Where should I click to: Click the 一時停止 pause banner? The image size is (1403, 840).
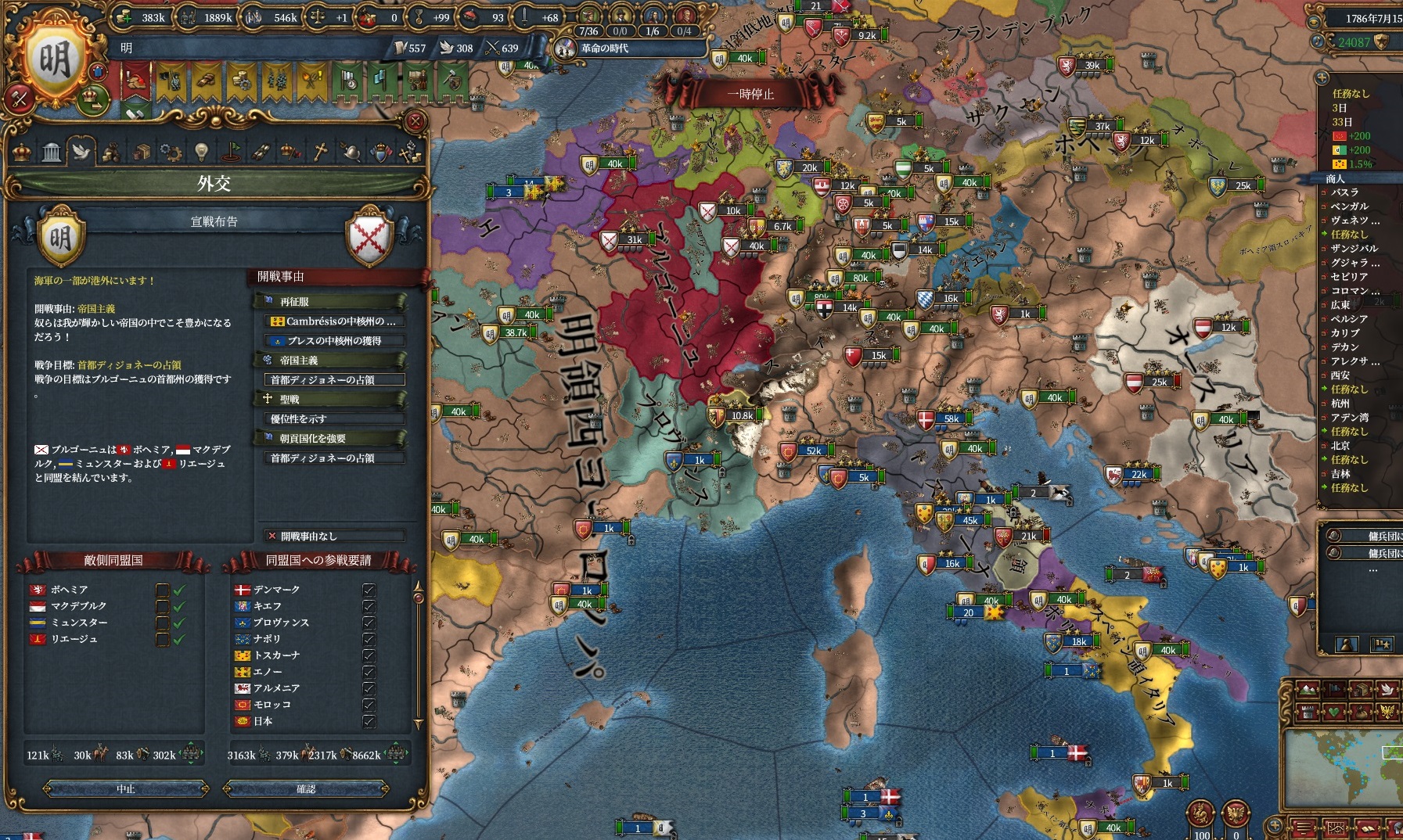750,95
